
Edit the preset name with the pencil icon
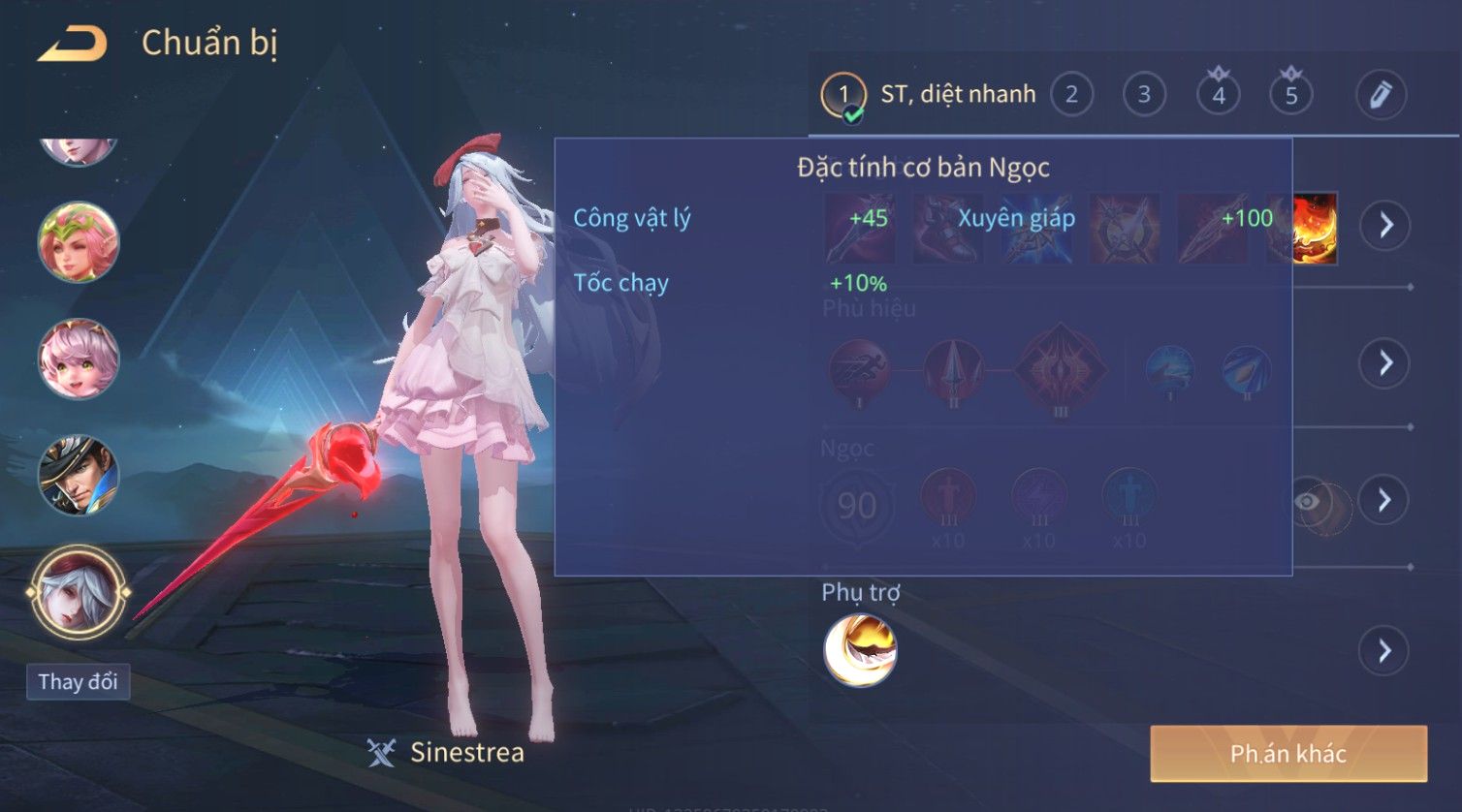tap(1381, 95)
